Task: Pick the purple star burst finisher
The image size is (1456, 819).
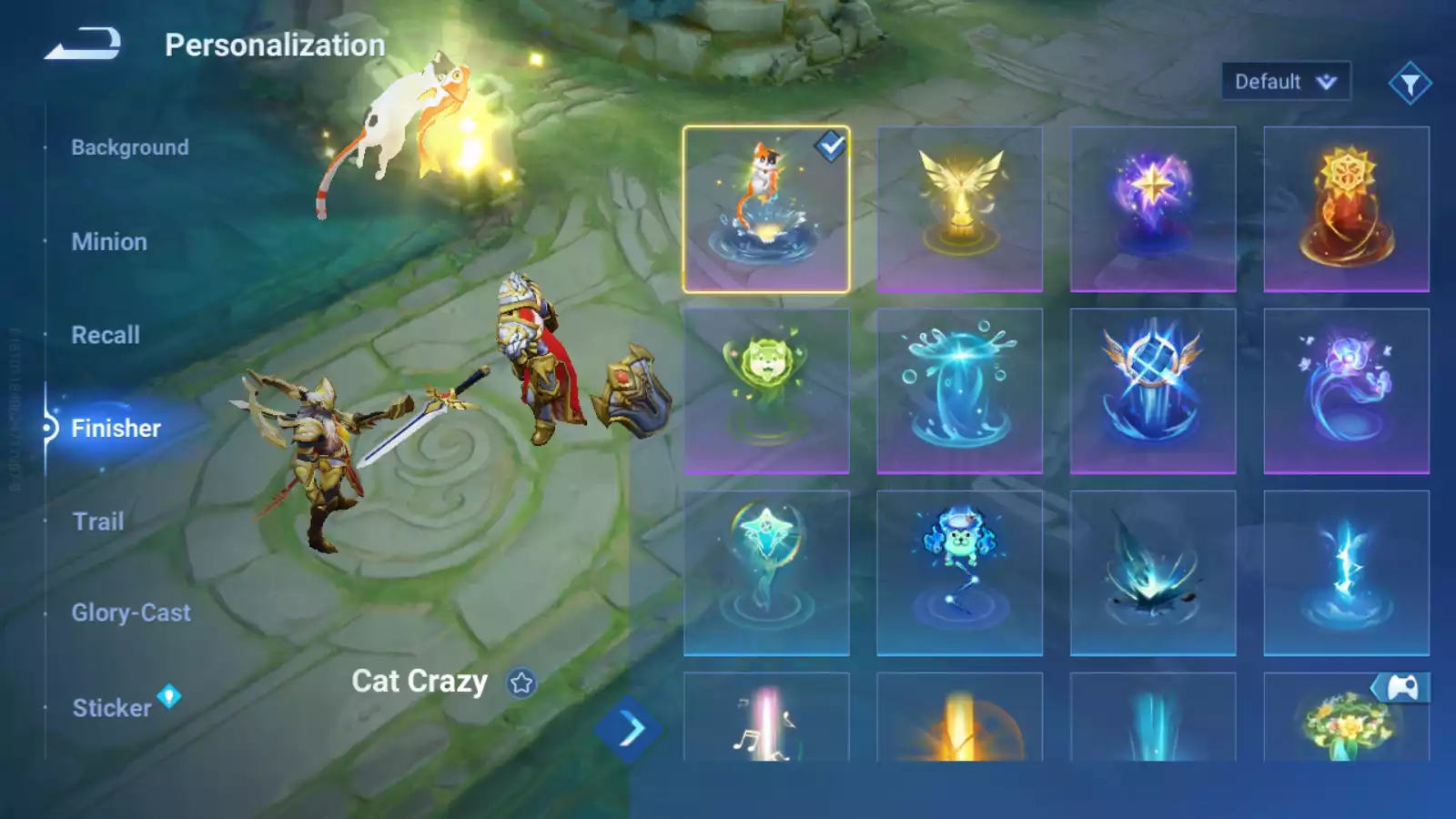Action: [1153, 209]
